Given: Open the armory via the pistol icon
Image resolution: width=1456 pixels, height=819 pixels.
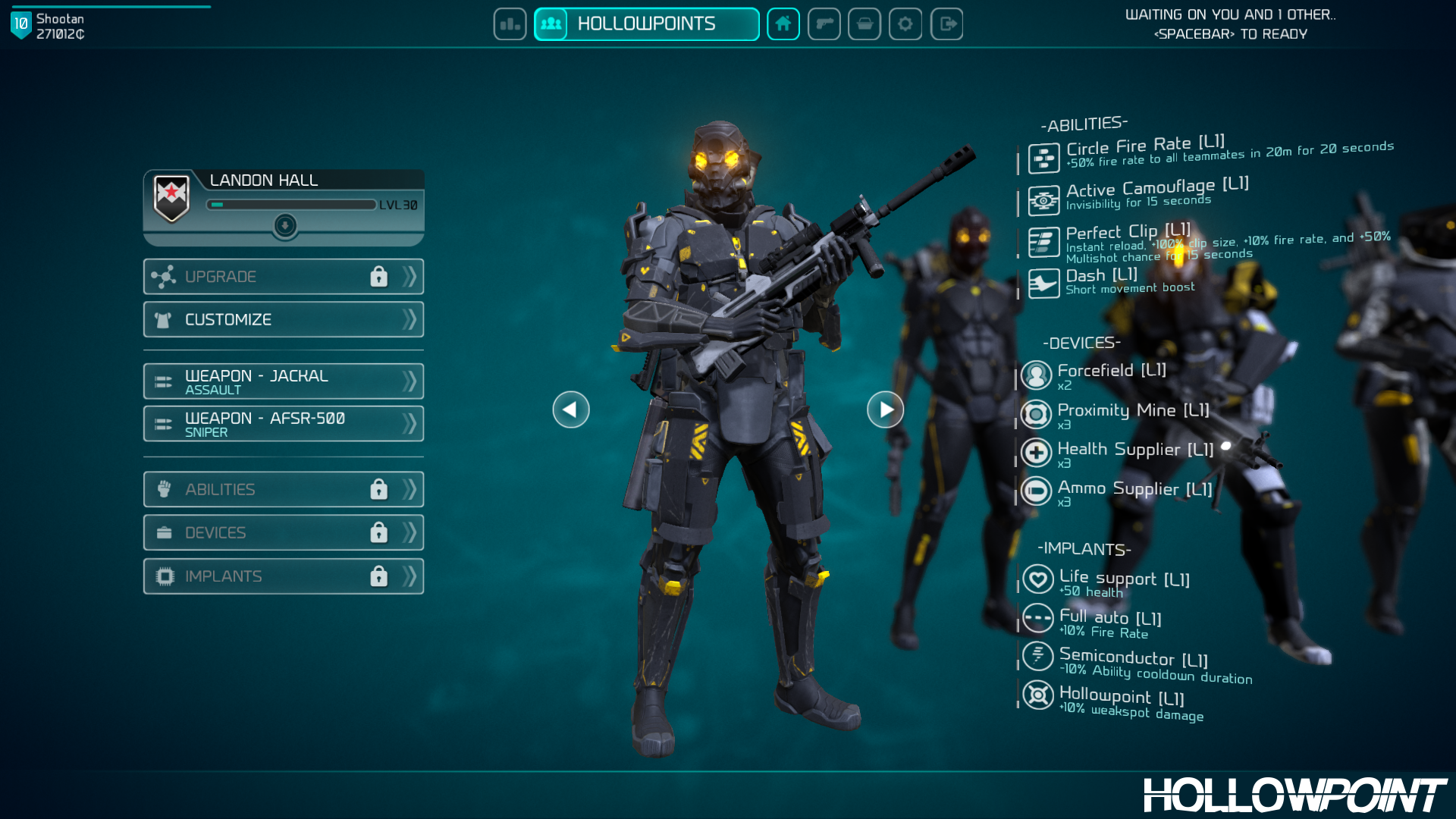Looking at the screenshot, I should coord(824,24).
